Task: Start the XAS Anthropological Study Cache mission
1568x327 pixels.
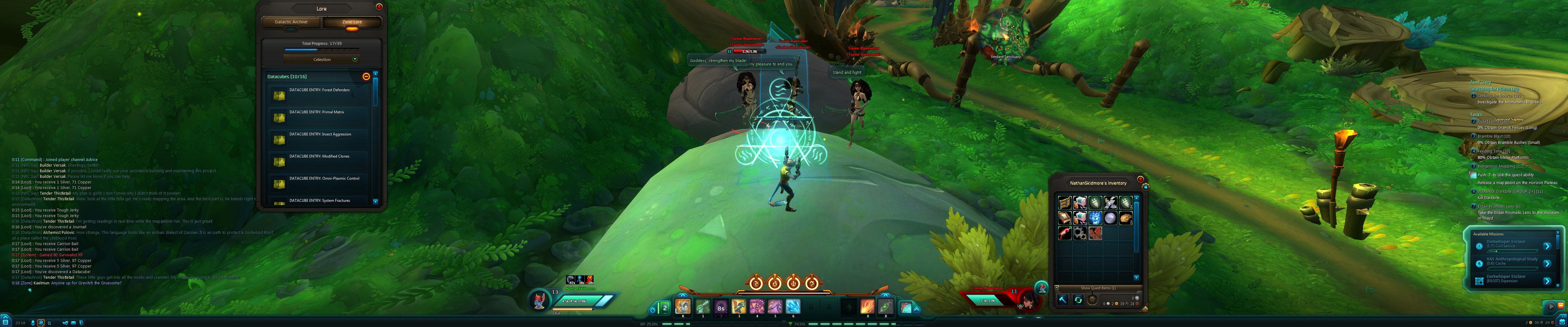Action: coord(1548,264)
